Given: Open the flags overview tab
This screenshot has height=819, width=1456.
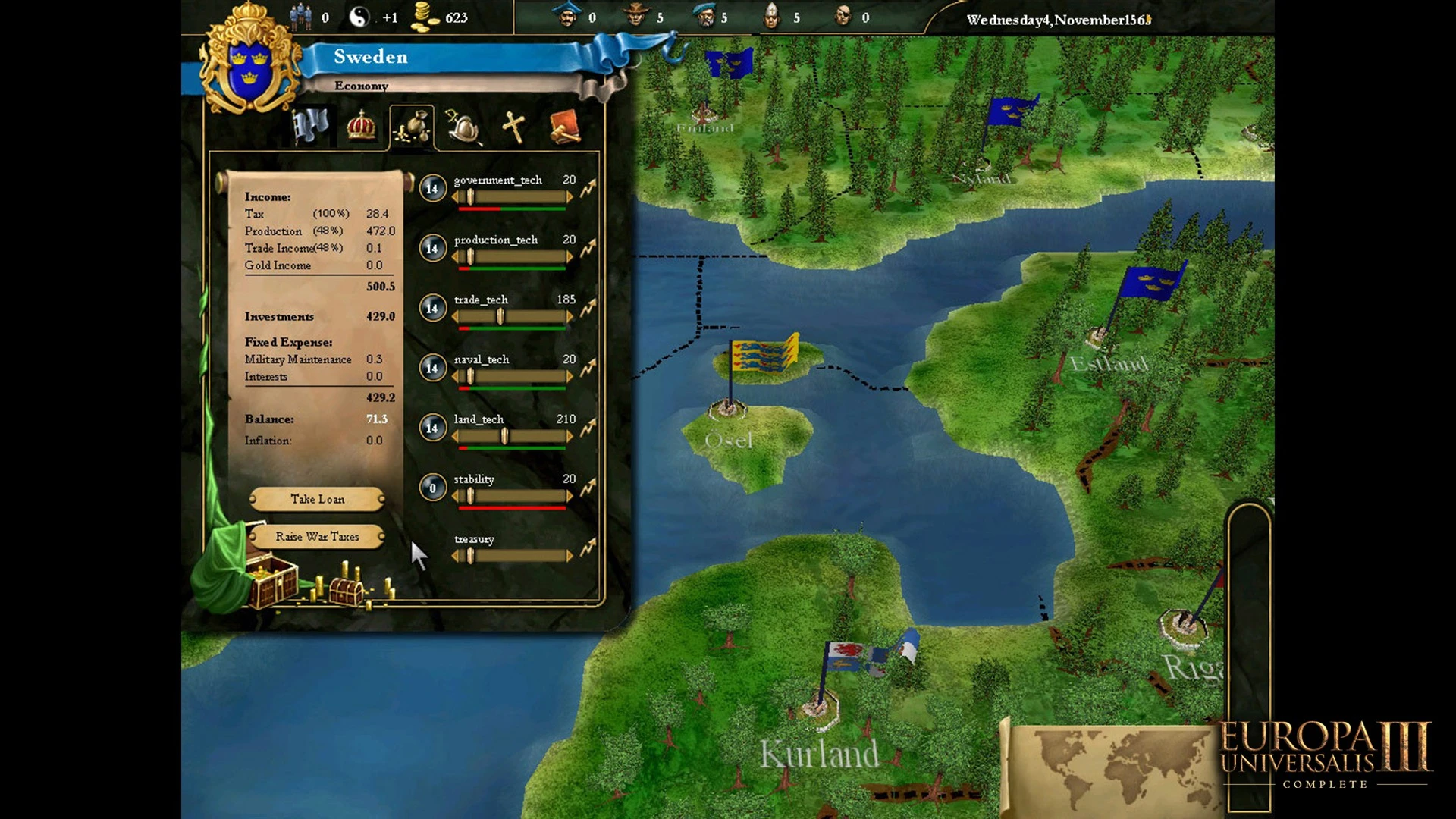Looking at the screenshot, I should [x=310, y=126].
